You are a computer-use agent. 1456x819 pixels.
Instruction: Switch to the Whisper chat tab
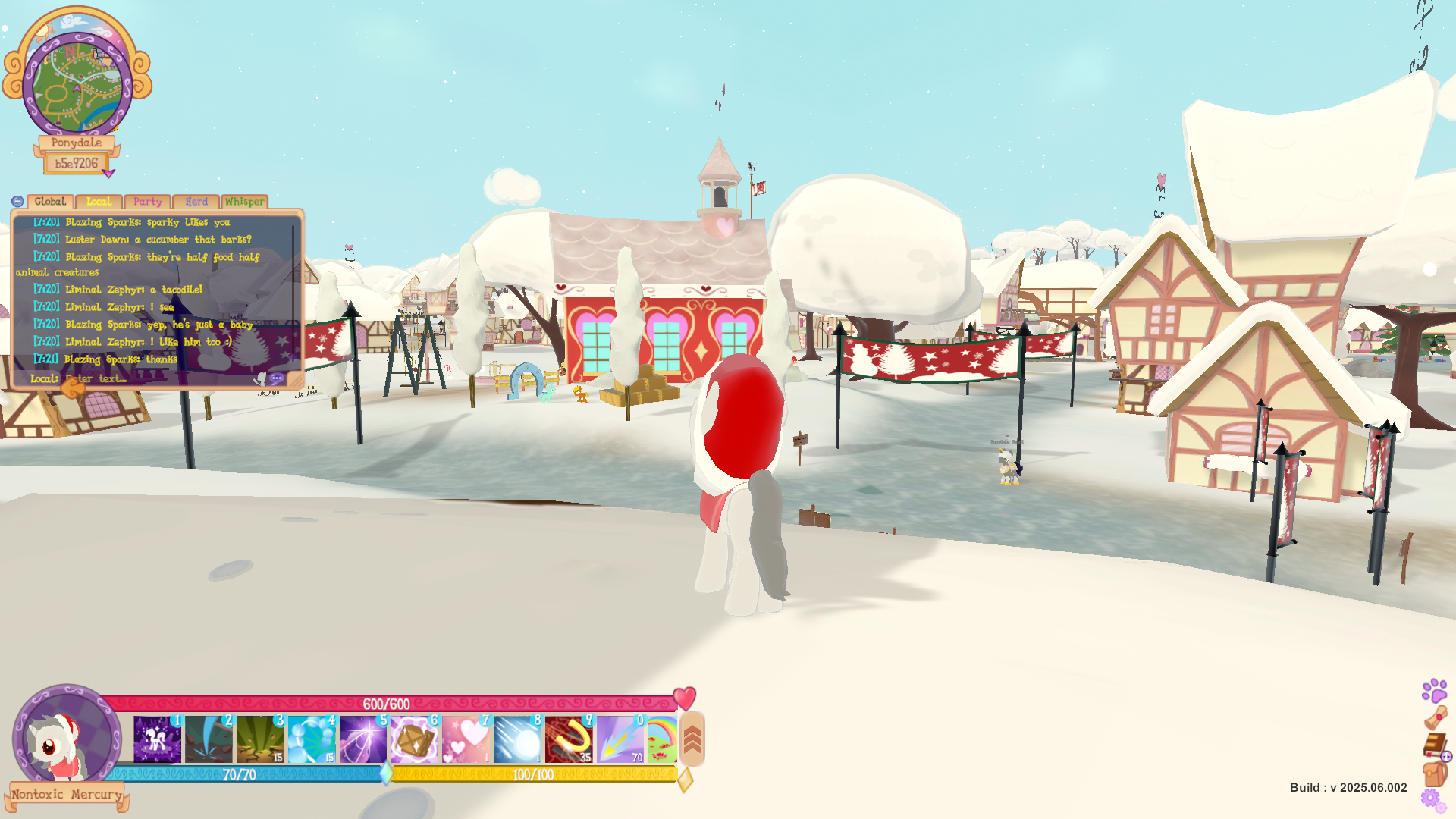(244, 202)
